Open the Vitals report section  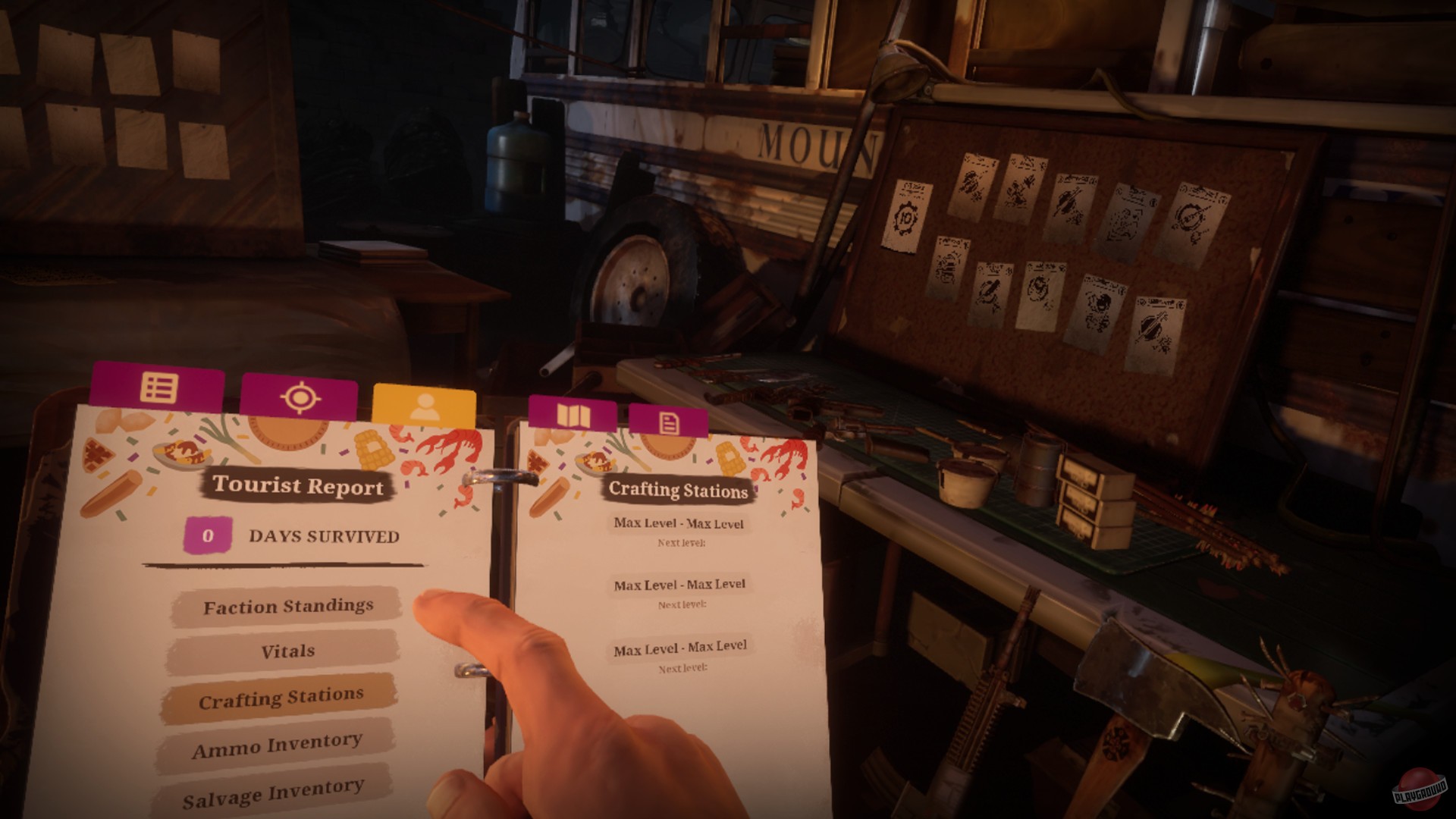tap(287, 650)
